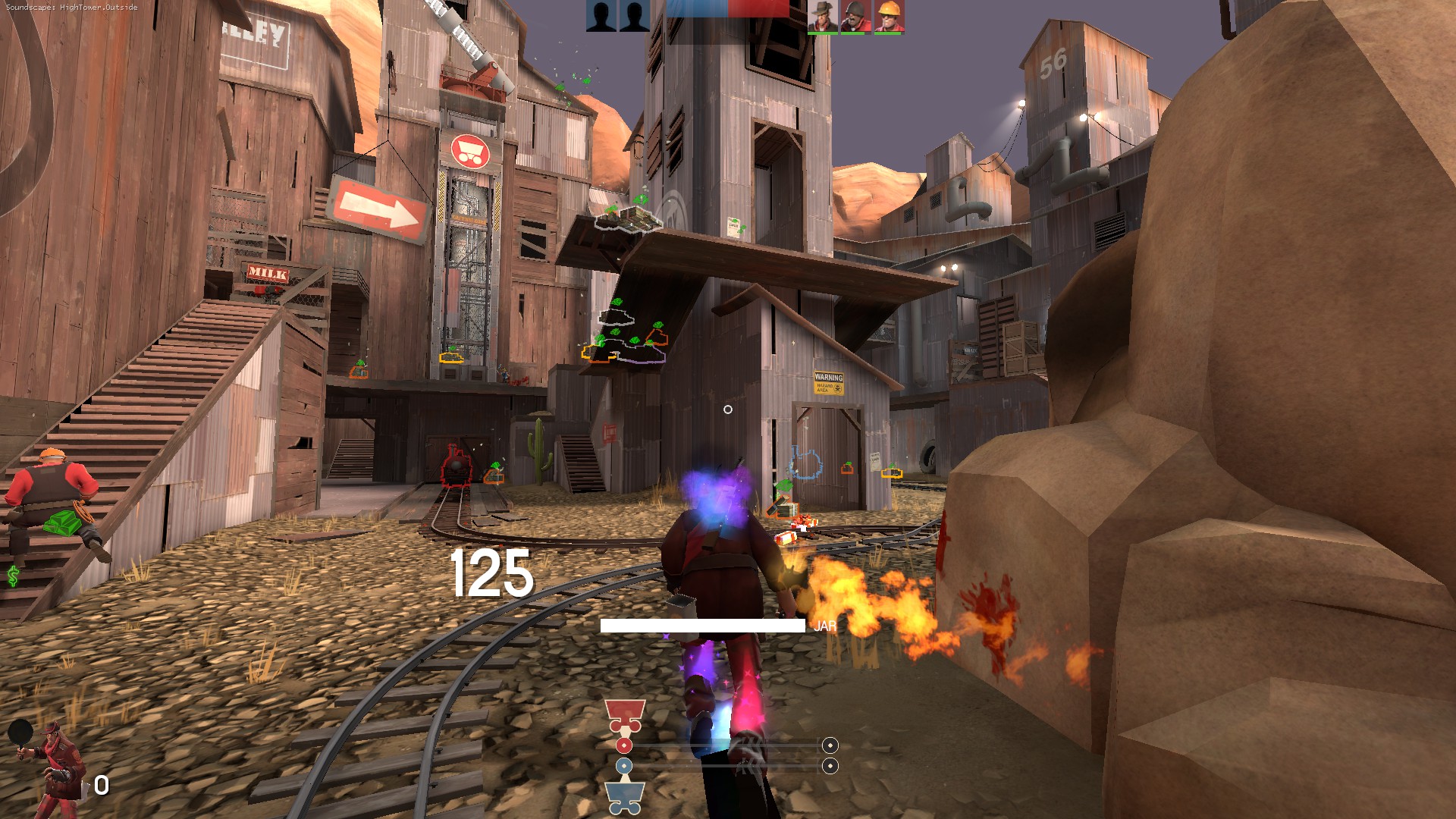Click the red payload cart icon
The width and height of the screenshot is (1456, 819).
[x=625, y=715]
